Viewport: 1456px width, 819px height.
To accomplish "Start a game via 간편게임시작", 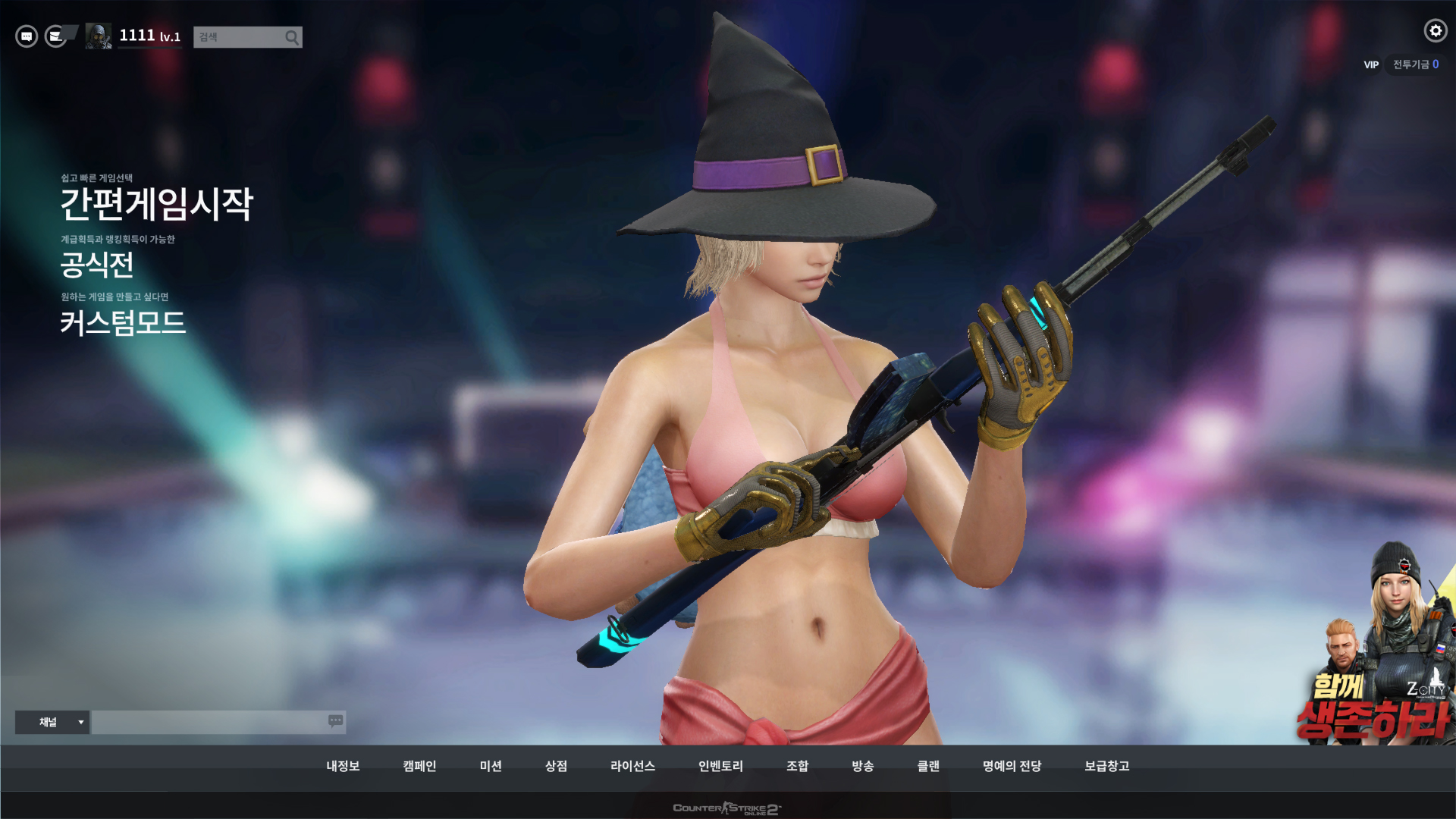I will click(x=158, y=203).
